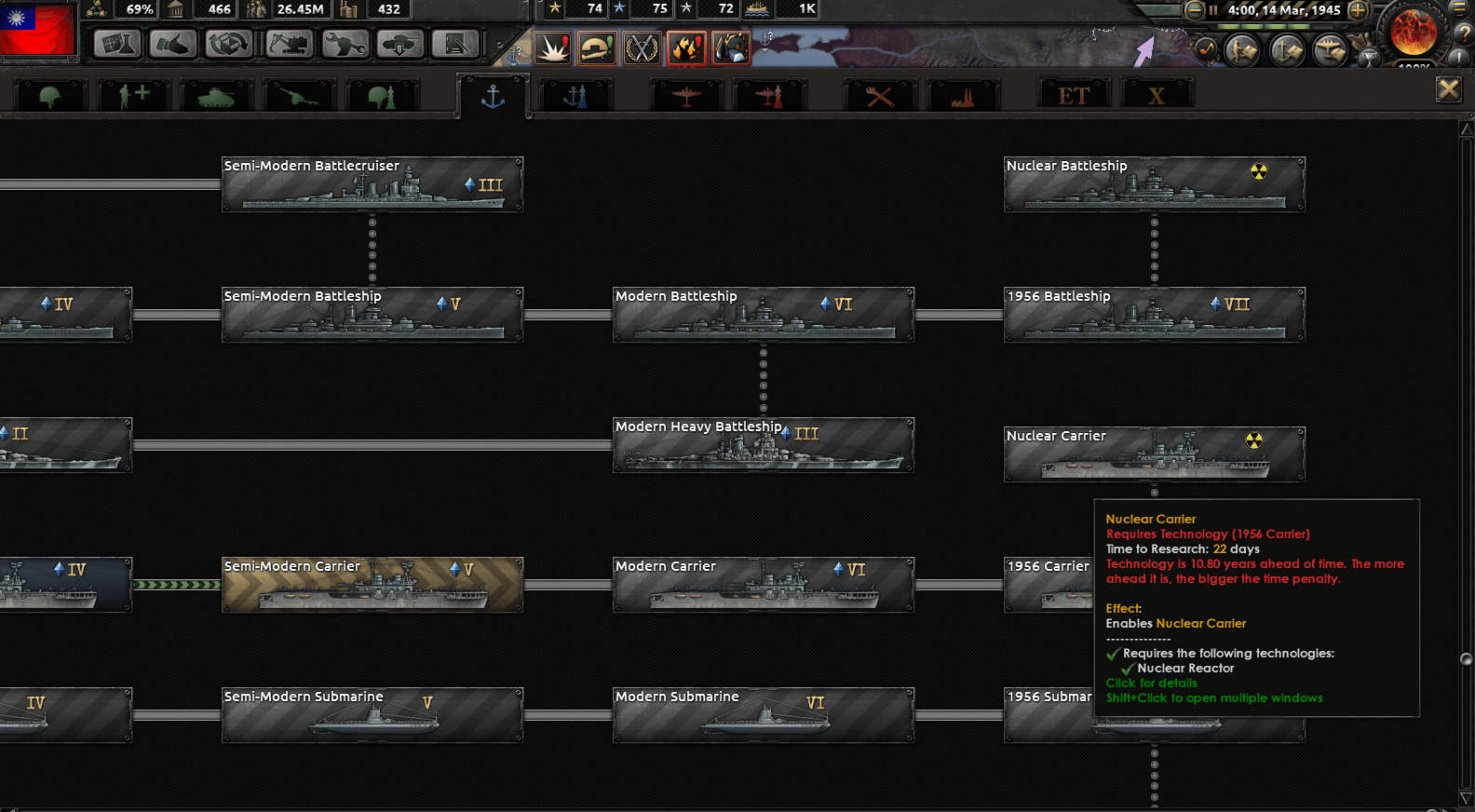Viewport: 1475px width, 812px height.
Task: Open the recruit and deploy menu
Action: click(x=400, y=44)
